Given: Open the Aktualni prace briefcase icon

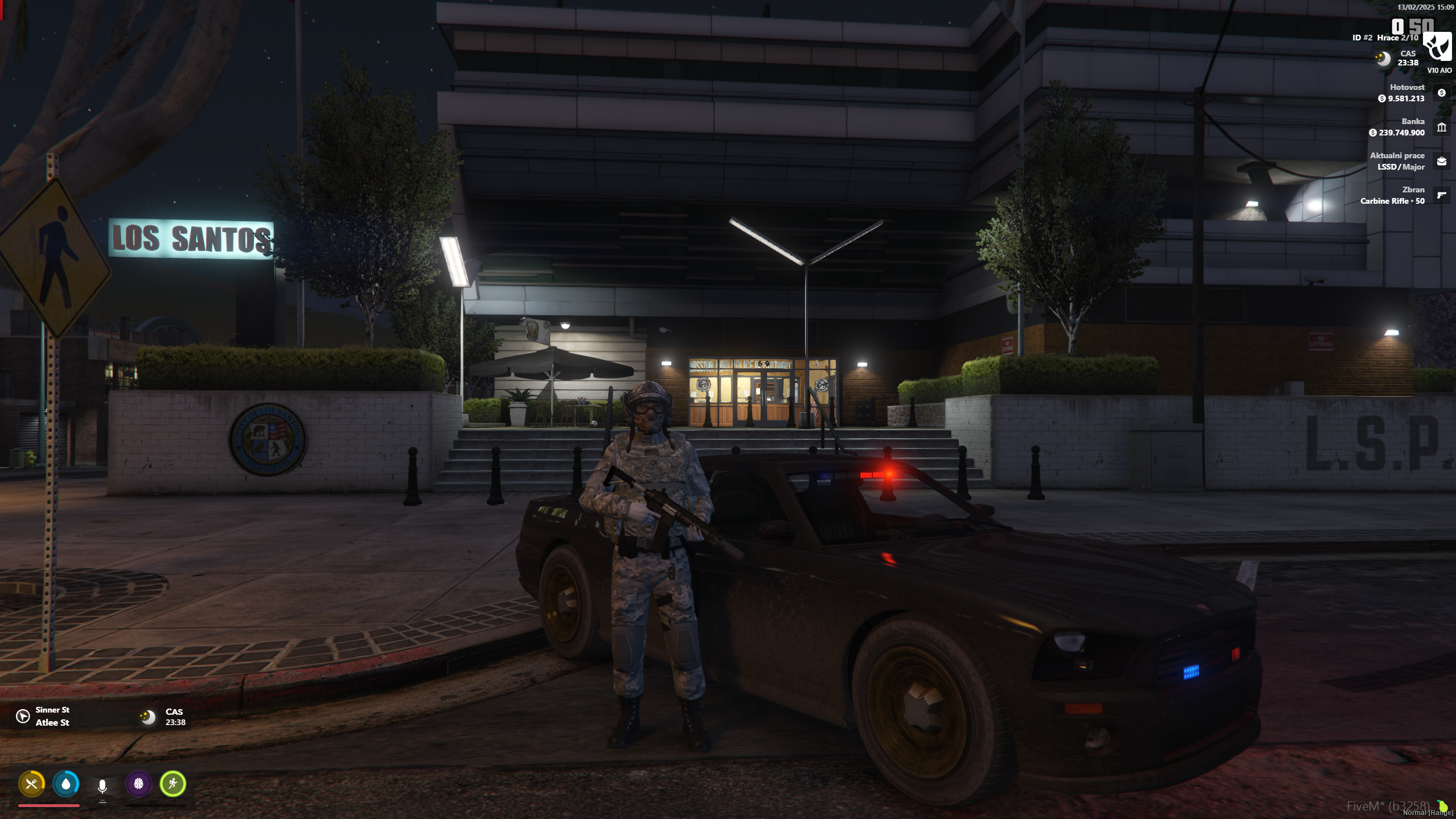Looking at the screenshot, I should pos(1441,161).
